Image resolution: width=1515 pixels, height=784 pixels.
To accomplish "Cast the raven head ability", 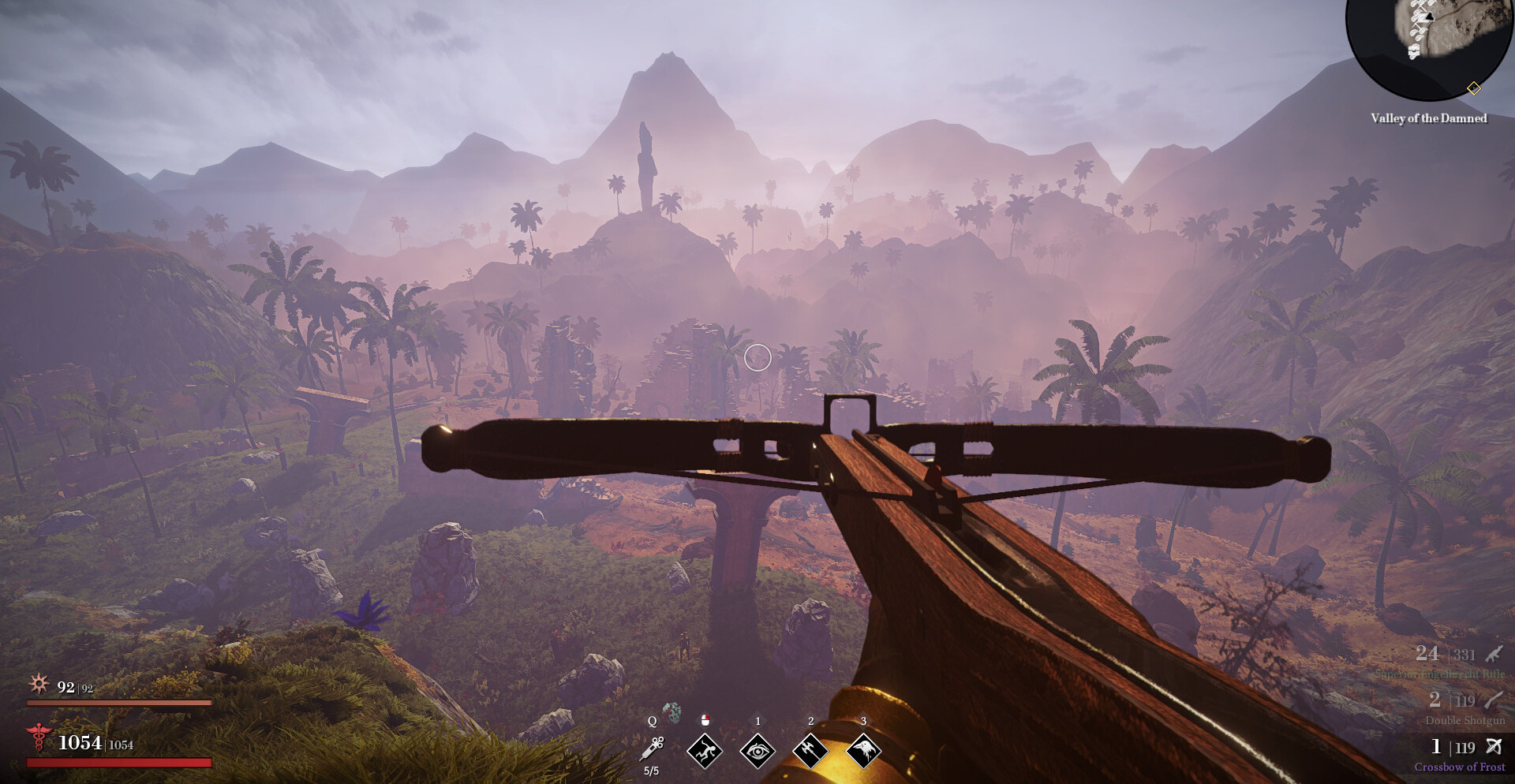I will (863, 750).
